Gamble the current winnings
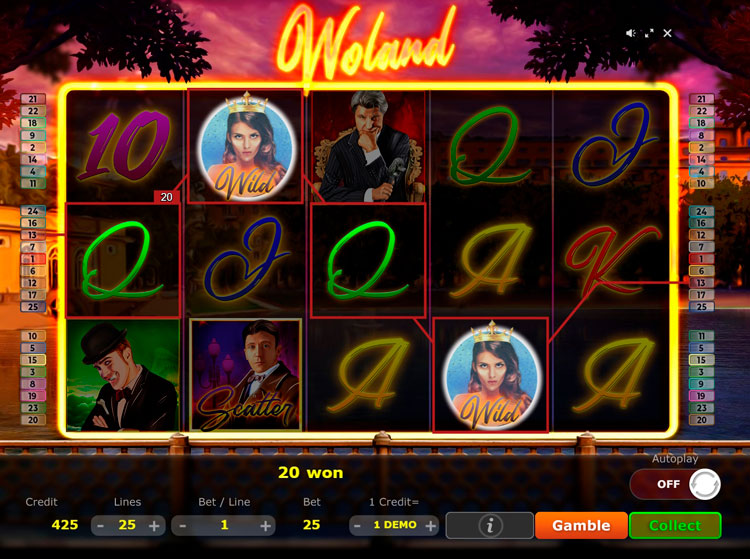The width and height of the screenshot is (750, 559). [x=581, y=525]
